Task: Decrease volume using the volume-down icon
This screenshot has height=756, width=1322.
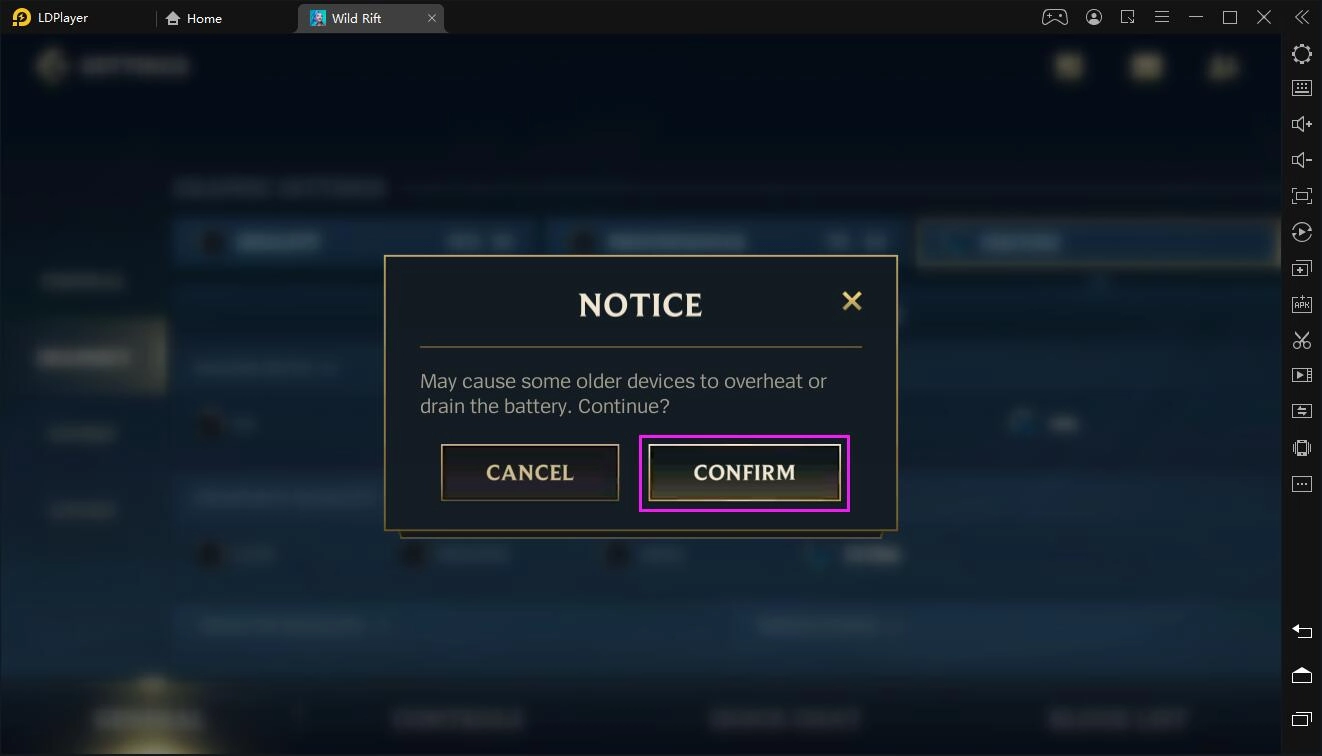Action: pyautogui.click(x=1301, y=159)
